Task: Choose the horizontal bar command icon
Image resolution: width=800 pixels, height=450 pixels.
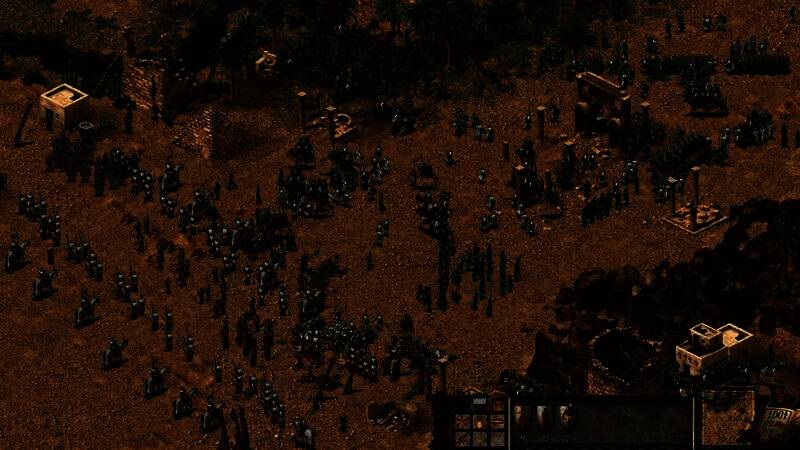Action: (x=497, y=421)
